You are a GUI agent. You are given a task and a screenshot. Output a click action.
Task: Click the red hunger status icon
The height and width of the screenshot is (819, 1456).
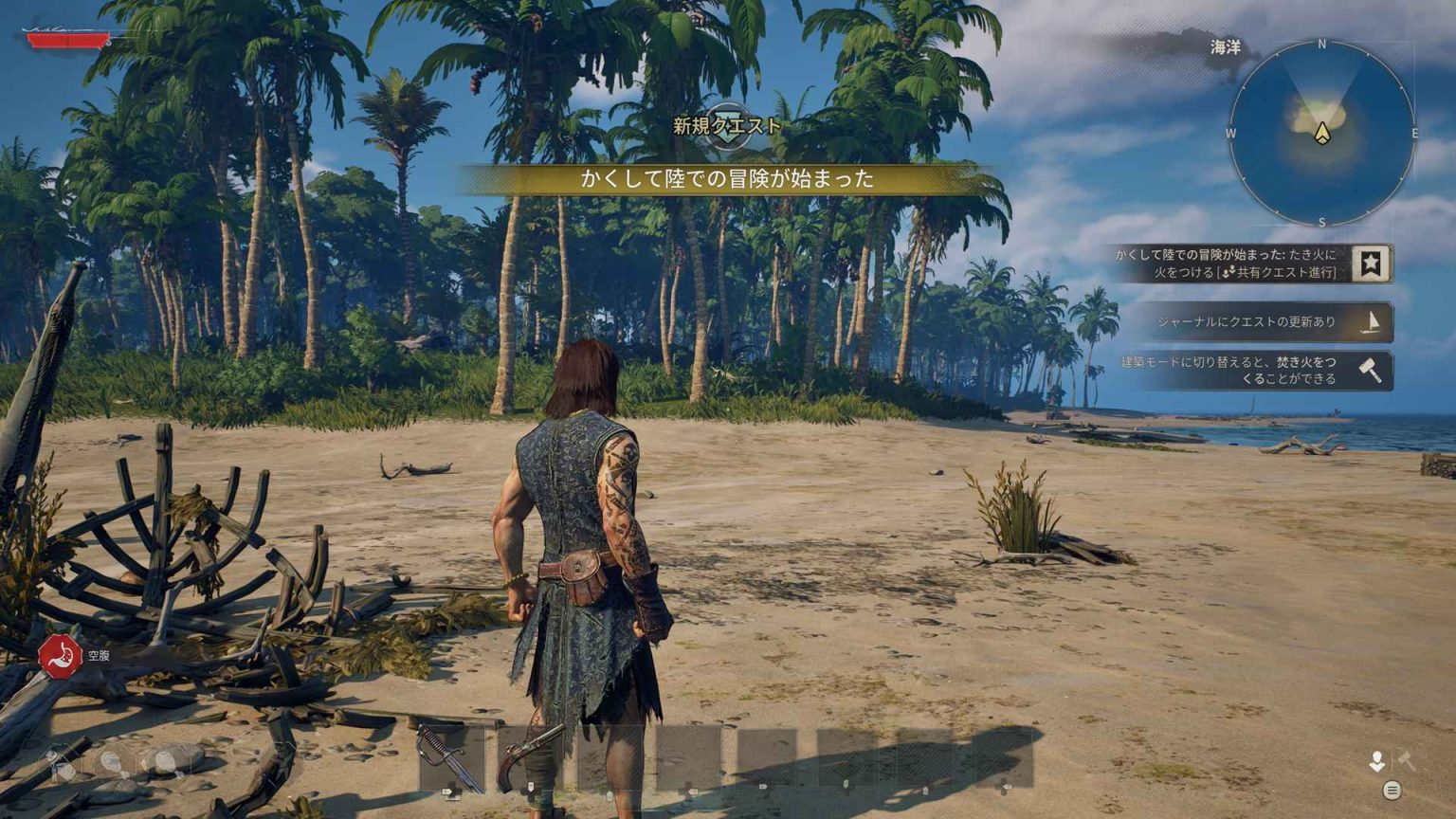click(x=61, y=656)
